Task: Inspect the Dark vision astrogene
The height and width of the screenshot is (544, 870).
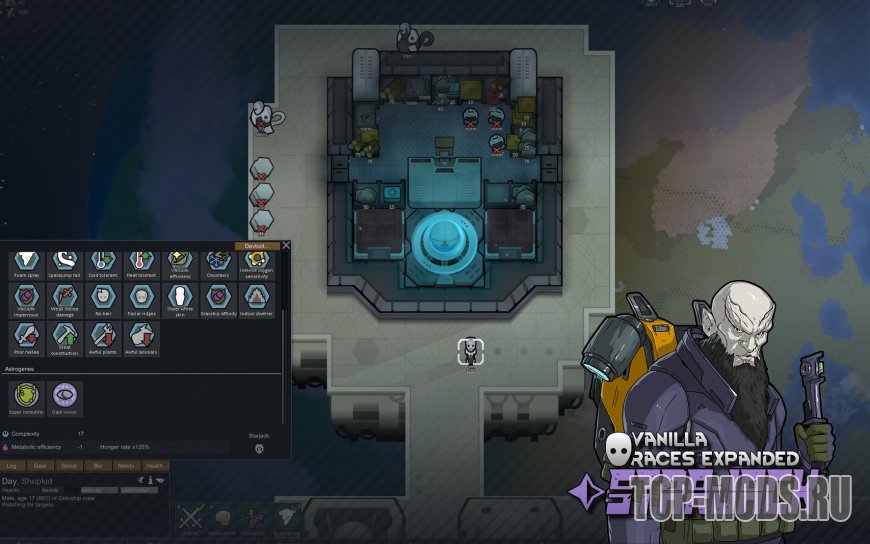Action: tap(63, 397)
